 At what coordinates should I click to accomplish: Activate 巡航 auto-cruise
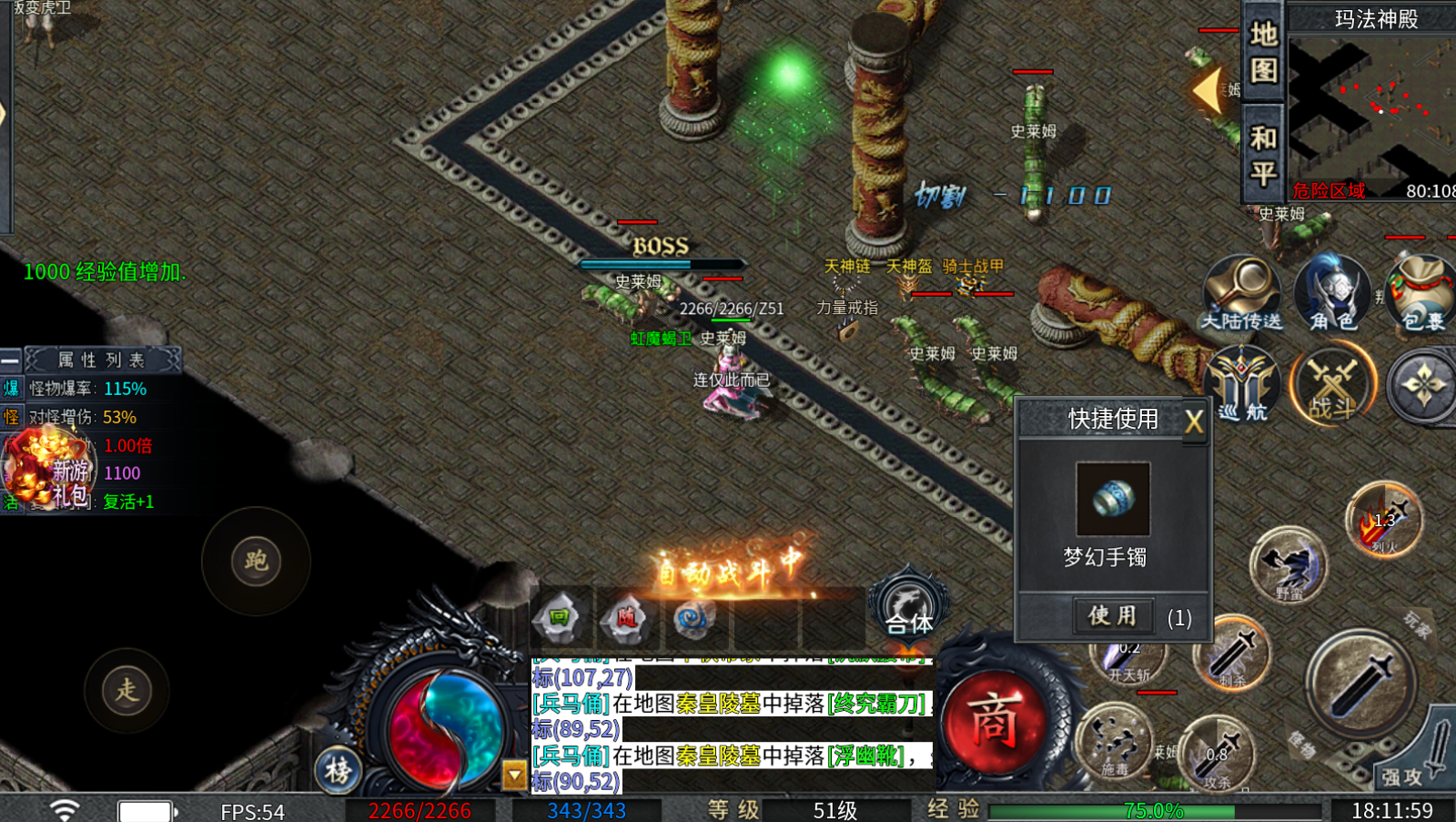1242,385
